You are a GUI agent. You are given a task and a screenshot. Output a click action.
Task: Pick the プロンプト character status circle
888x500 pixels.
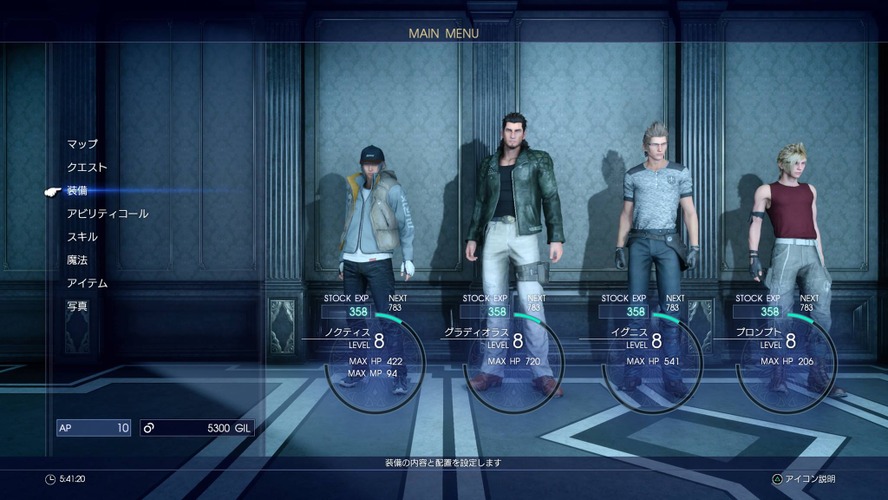click(x=786, y=361)
